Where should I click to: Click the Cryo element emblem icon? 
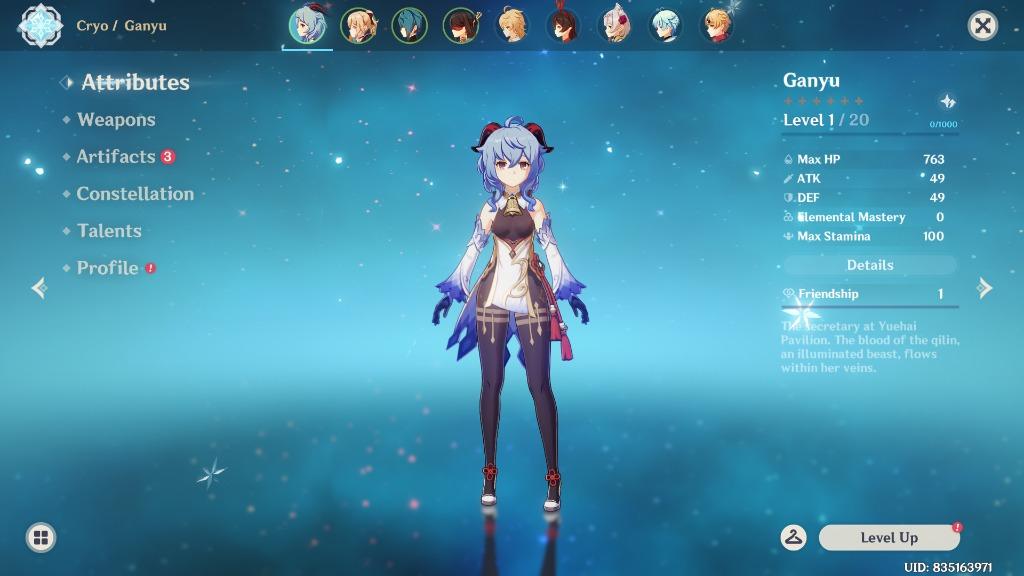[41, 26]
